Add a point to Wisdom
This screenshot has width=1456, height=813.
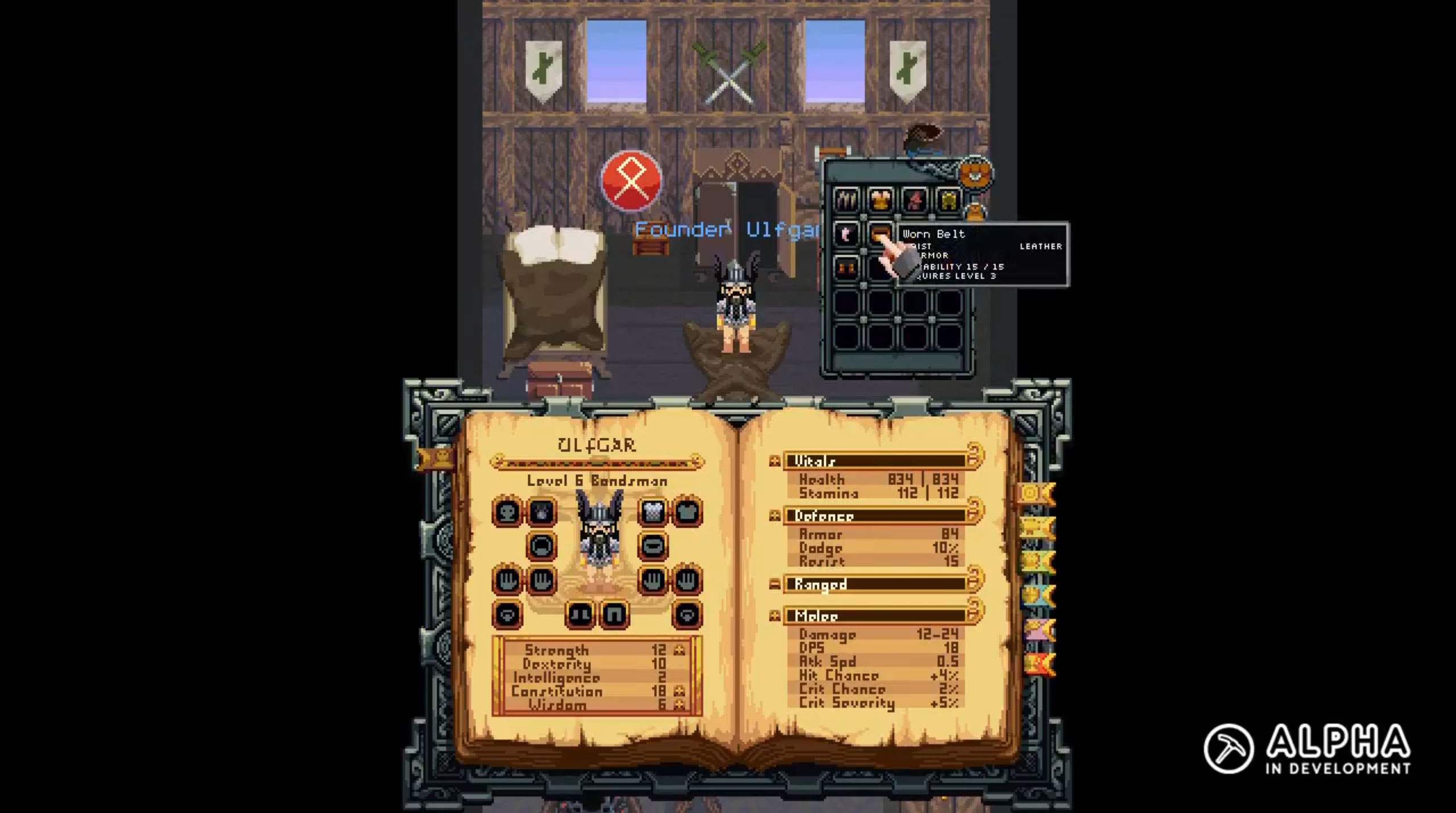pos(679,705)
